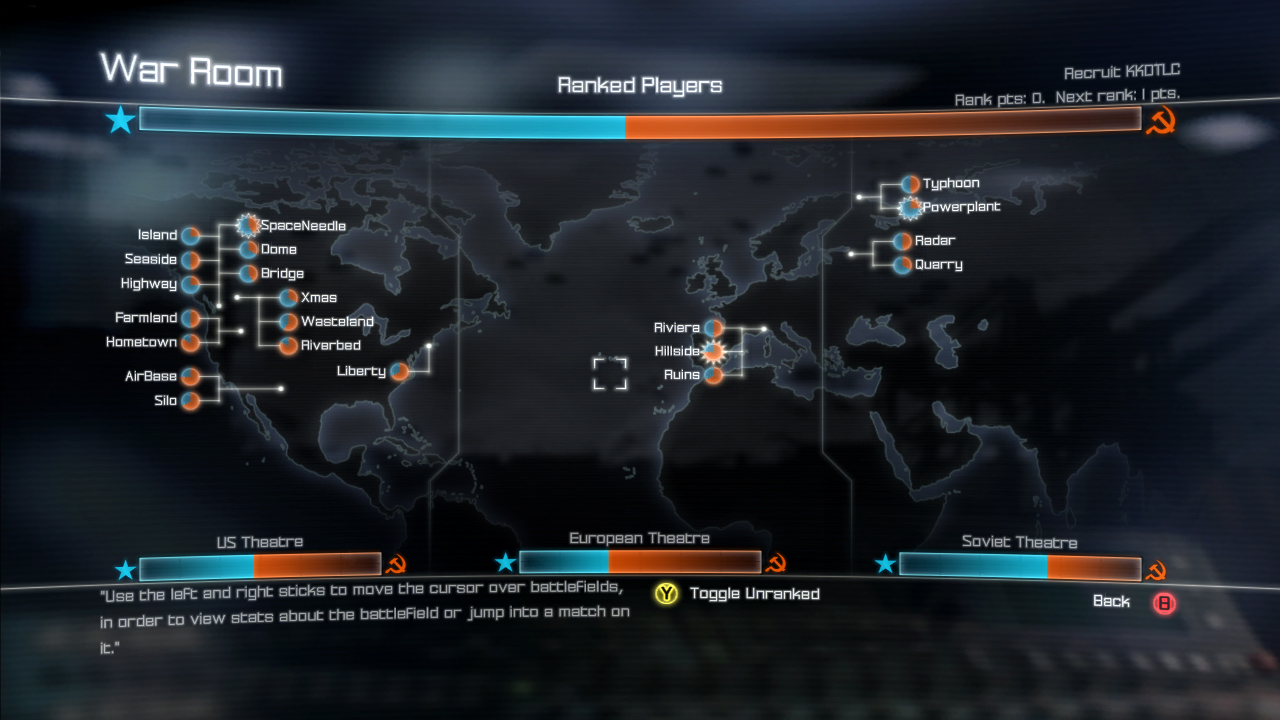Pick the Hometown battlefield marker
Image resolution: width=1280 pixels, height=720 pixels.
pos(190,343)
